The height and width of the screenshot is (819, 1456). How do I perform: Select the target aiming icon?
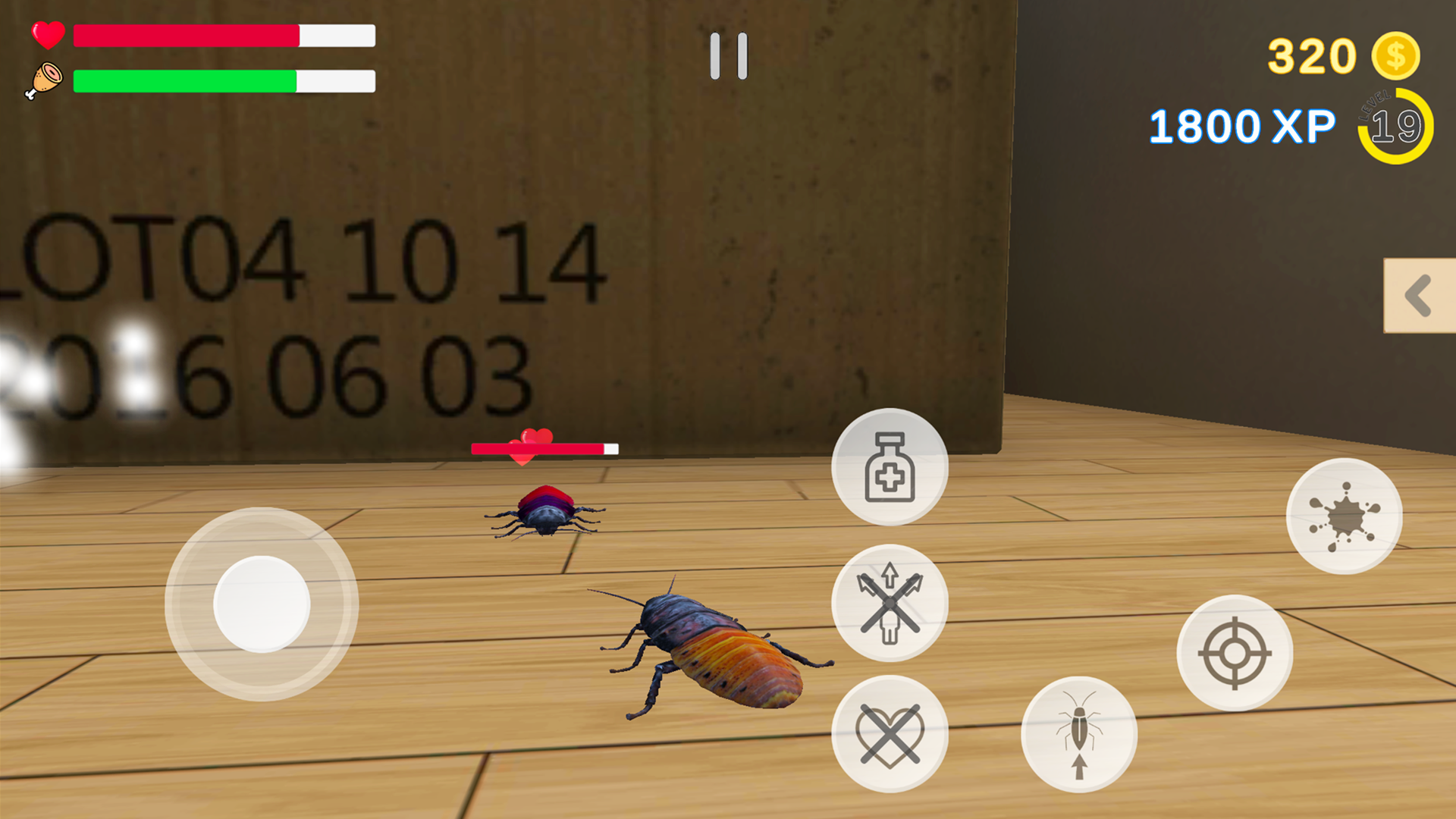pos(1236,654)
